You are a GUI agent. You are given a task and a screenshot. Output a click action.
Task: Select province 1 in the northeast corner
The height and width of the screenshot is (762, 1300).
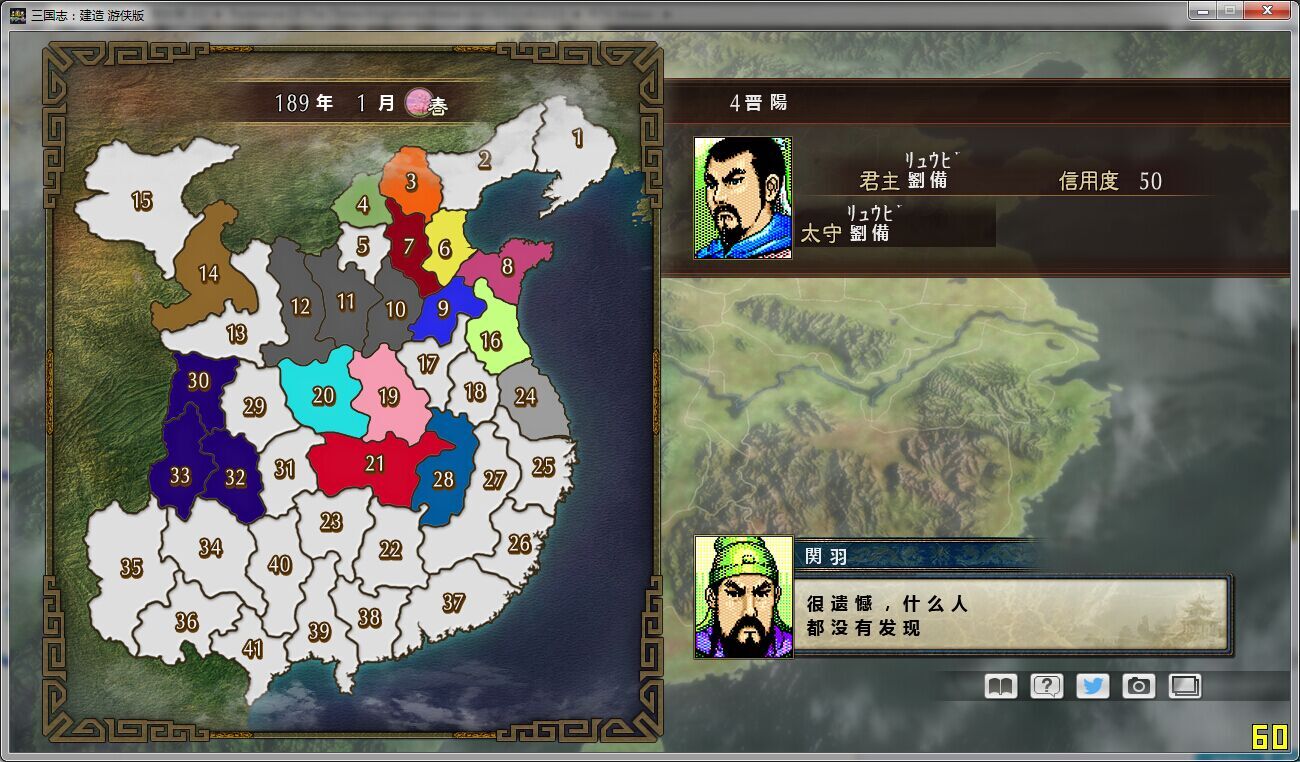pyautogui.click(x=578, y=139)
